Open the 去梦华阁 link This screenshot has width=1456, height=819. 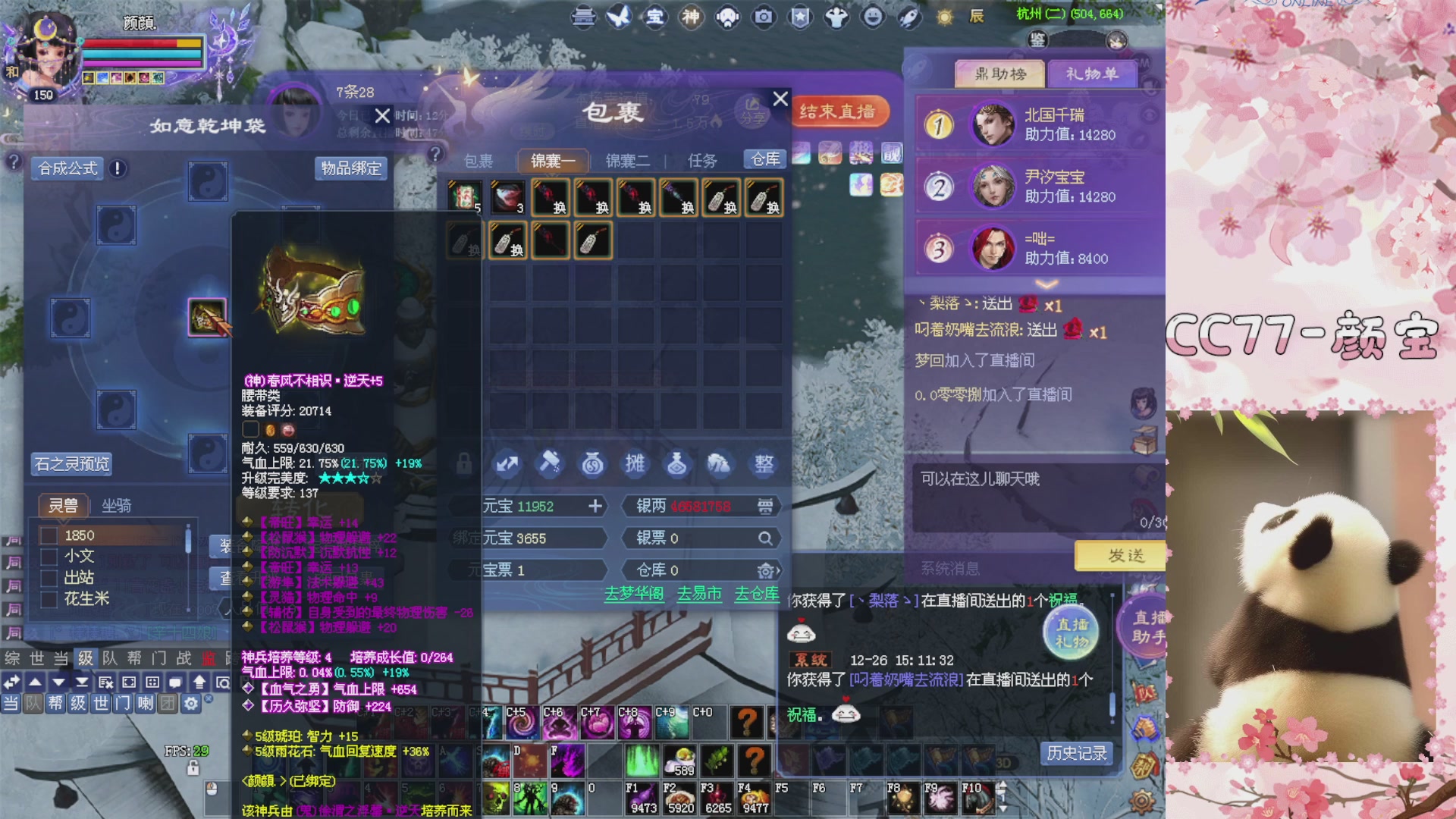pos(633,595)
